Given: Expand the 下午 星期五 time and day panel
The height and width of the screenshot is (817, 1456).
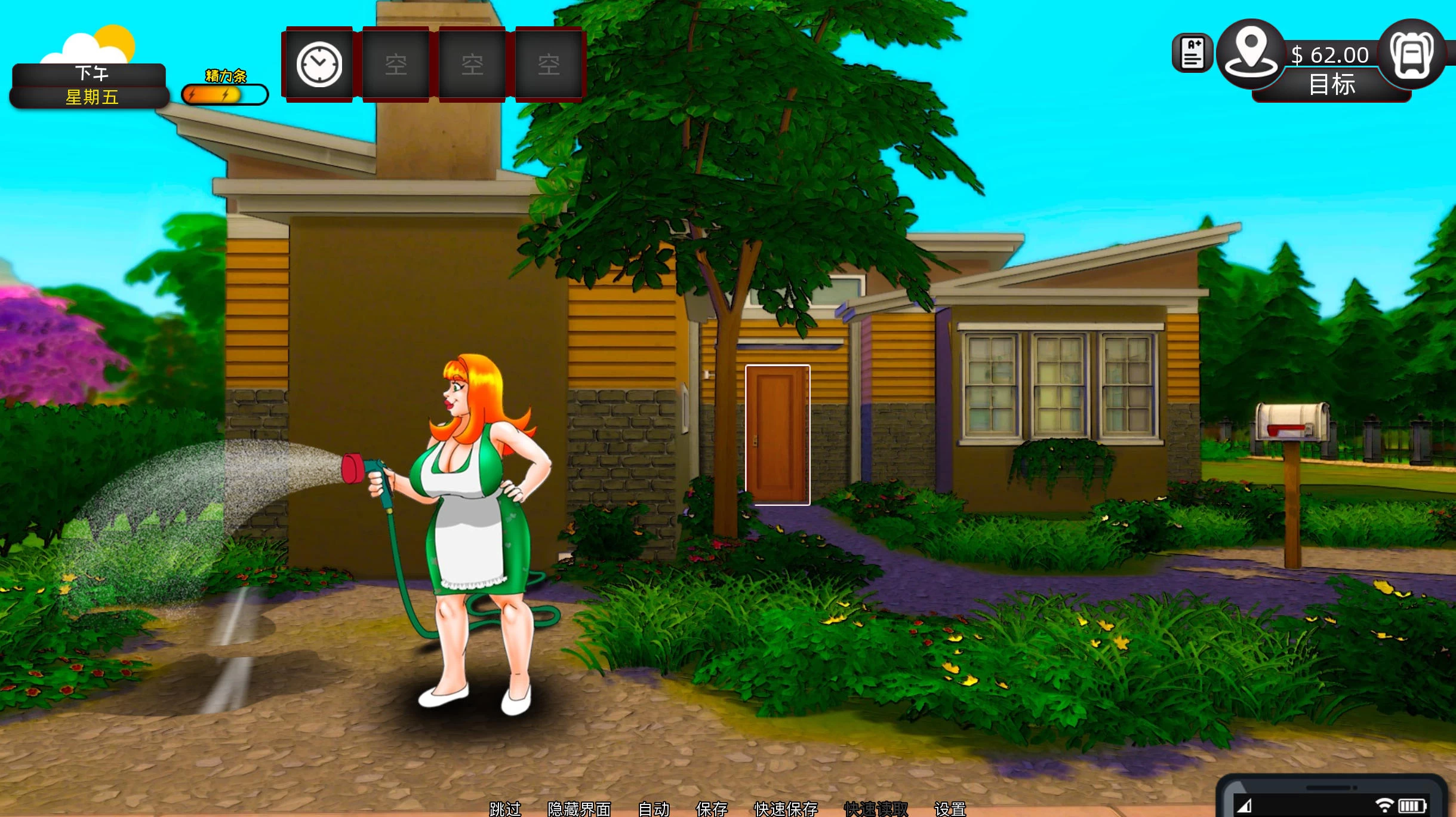Looking at the screenshot, I should pos(88,85).
